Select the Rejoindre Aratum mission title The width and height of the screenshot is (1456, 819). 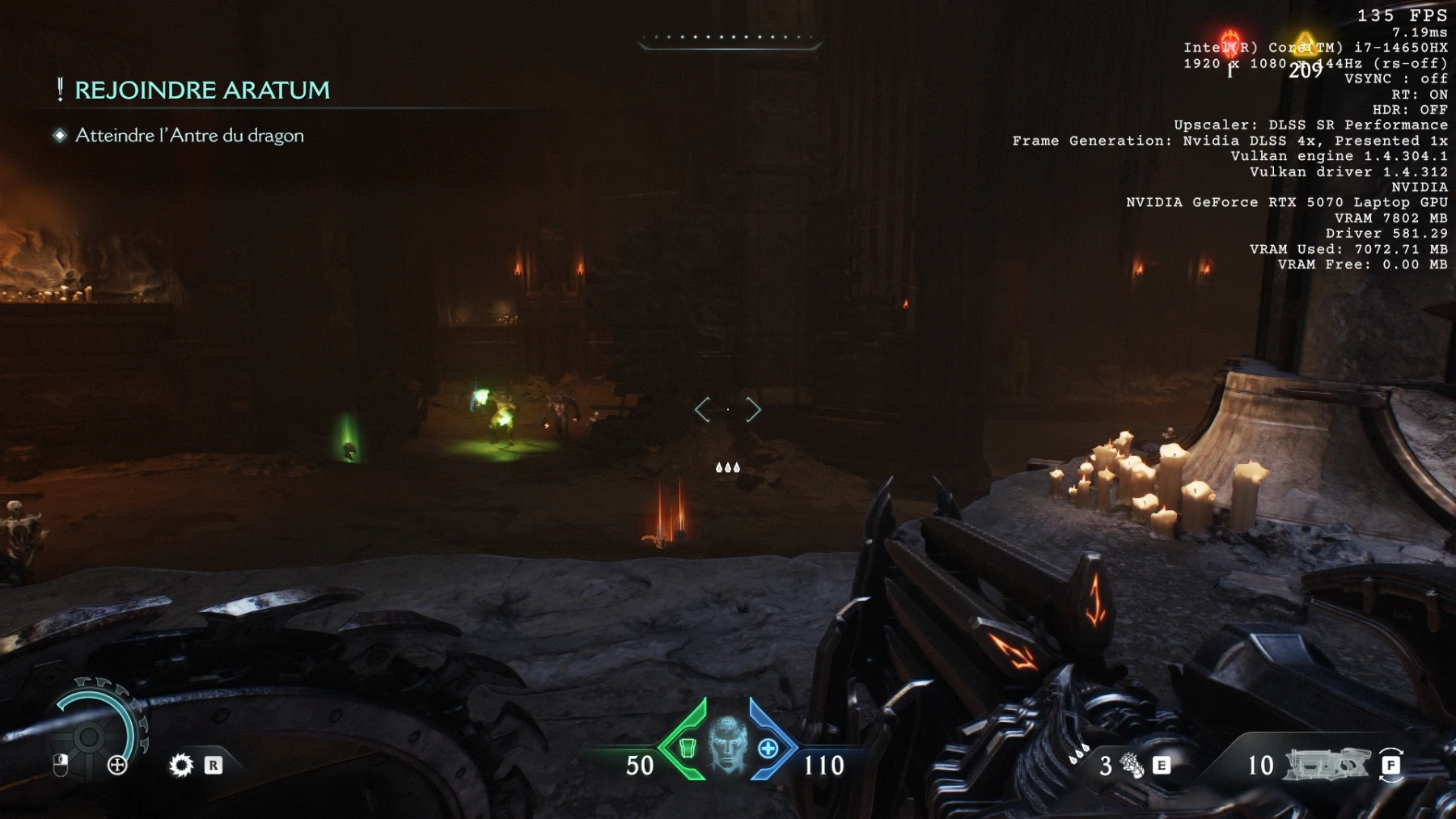[201, 90]
